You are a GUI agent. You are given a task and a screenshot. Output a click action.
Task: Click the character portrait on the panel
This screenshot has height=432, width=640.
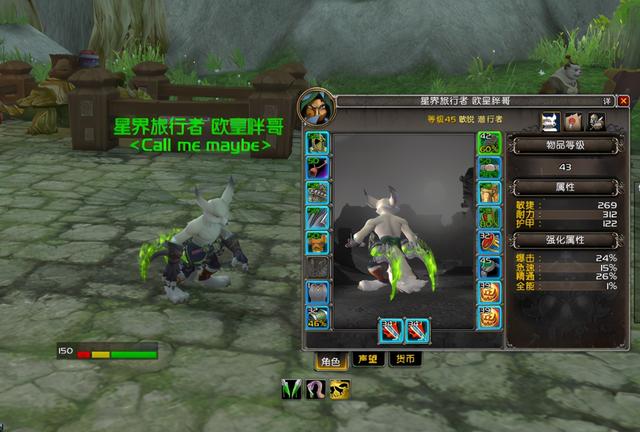(313, 105)
